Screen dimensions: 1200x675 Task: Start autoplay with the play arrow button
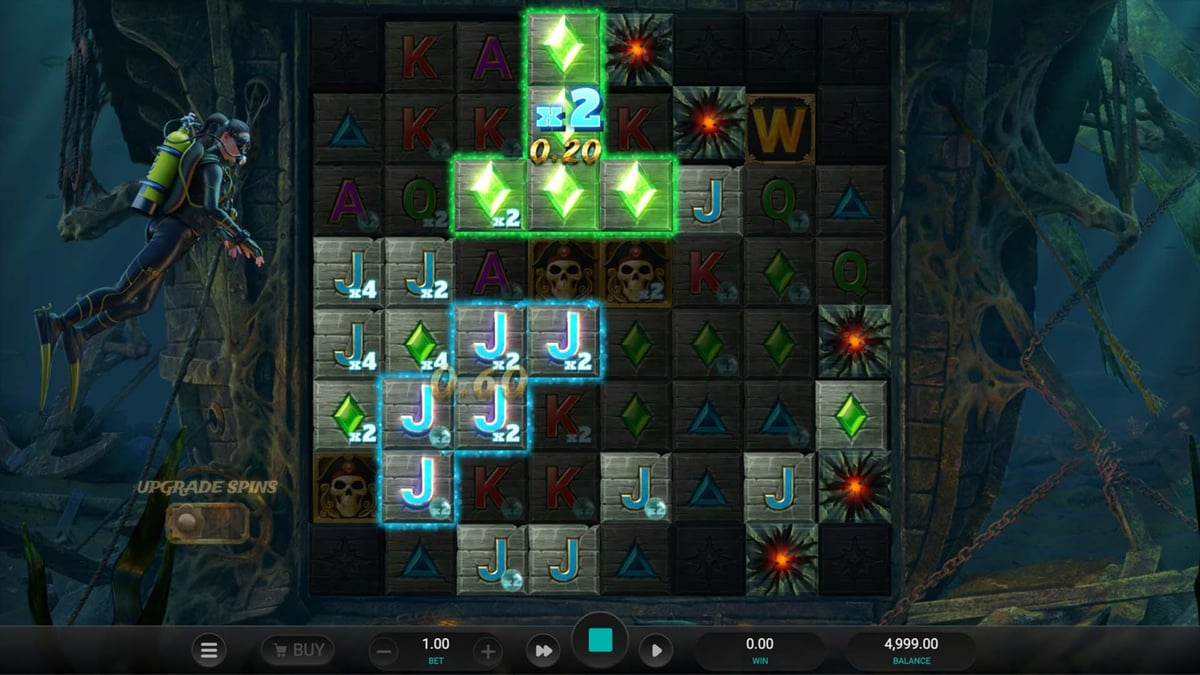[656, 651]
